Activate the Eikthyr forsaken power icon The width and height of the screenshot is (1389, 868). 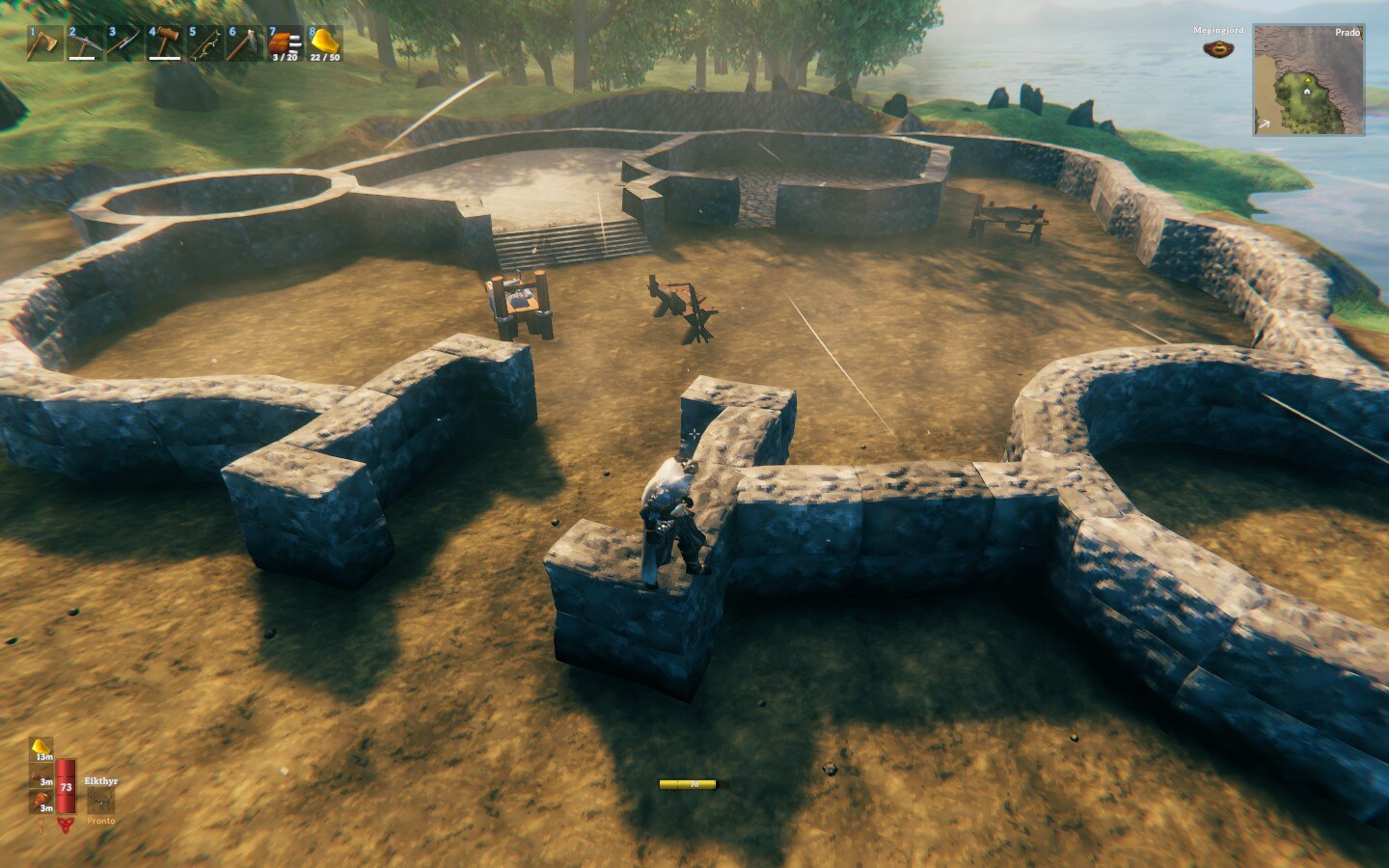pyautogui.click(x=101, y=800)
